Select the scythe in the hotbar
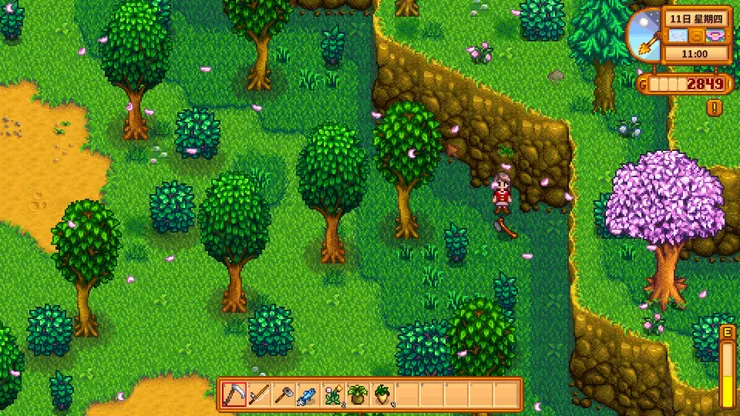The image size is (740, 416). [235, 394]
